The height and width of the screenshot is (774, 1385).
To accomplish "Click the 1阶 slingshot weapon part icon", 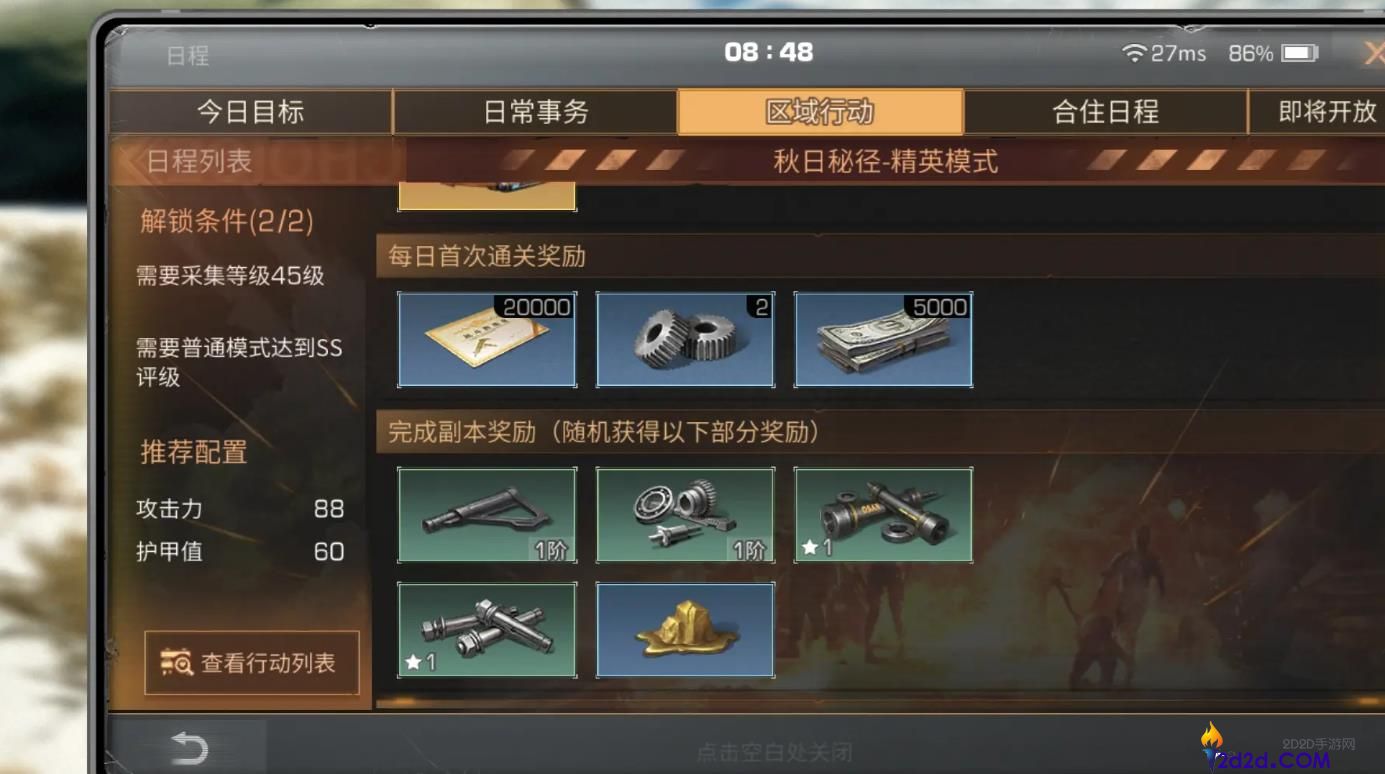I will (486, 515).
